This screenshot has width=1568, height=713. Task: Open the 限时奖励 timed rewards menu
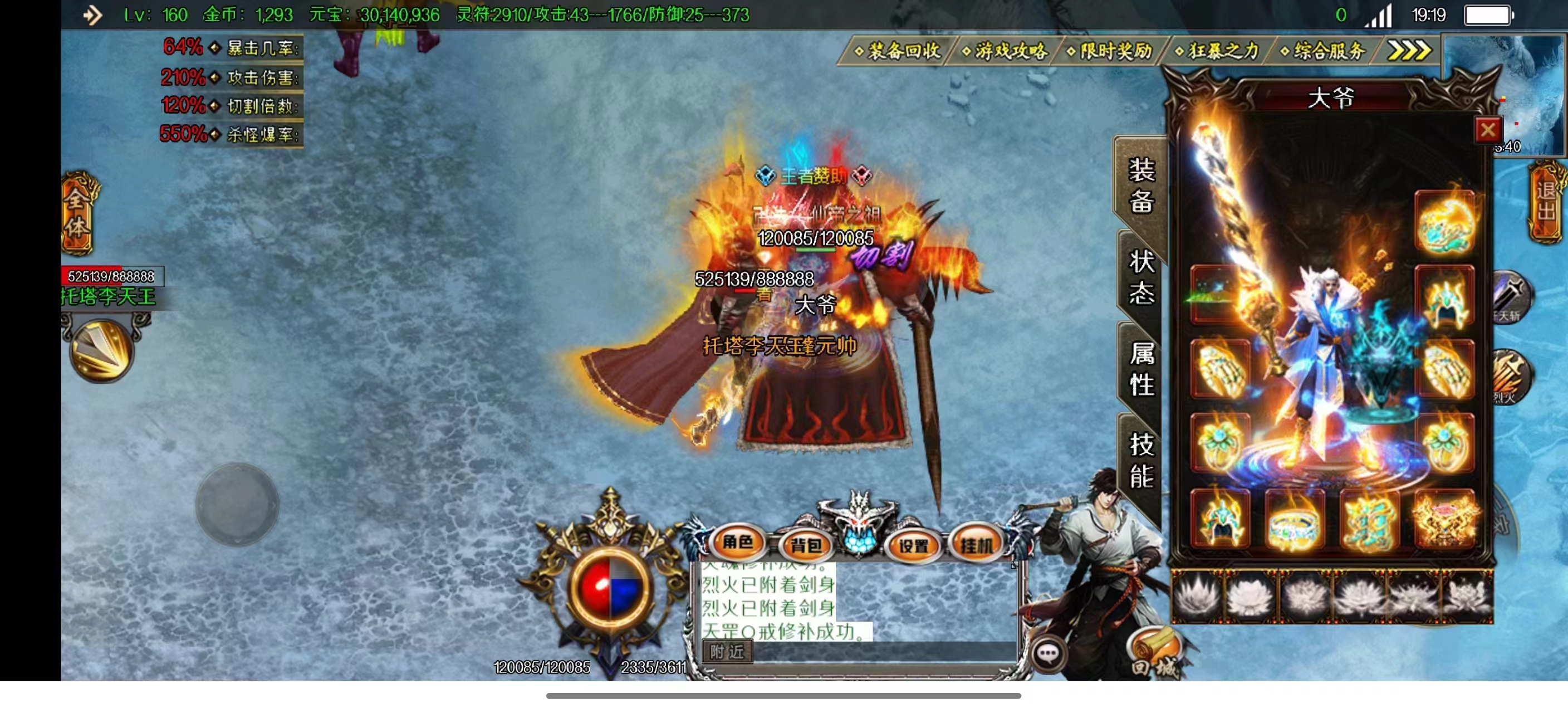tap(1111, 51)
